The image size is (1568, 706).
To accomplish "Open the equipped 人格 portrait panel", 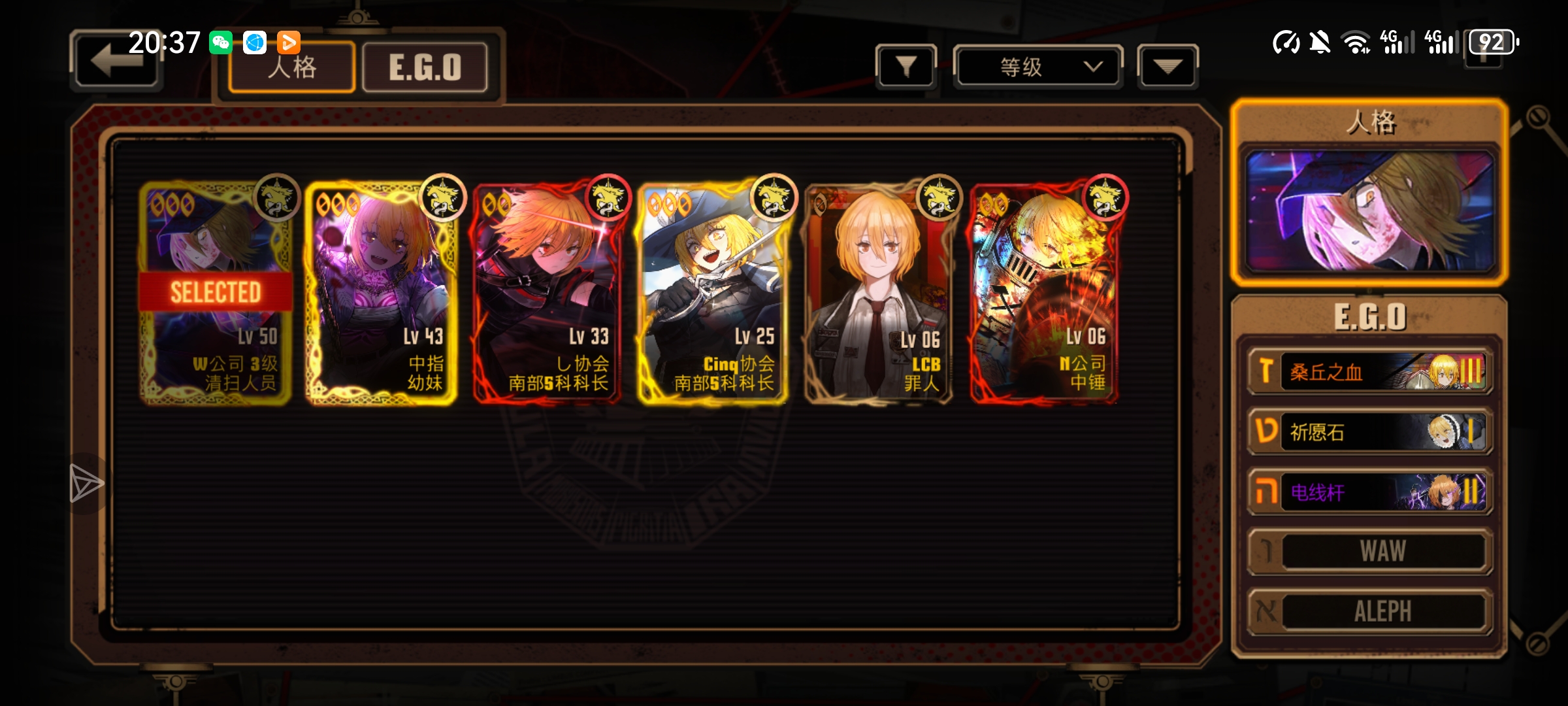I will click(x=1369, y=210).
